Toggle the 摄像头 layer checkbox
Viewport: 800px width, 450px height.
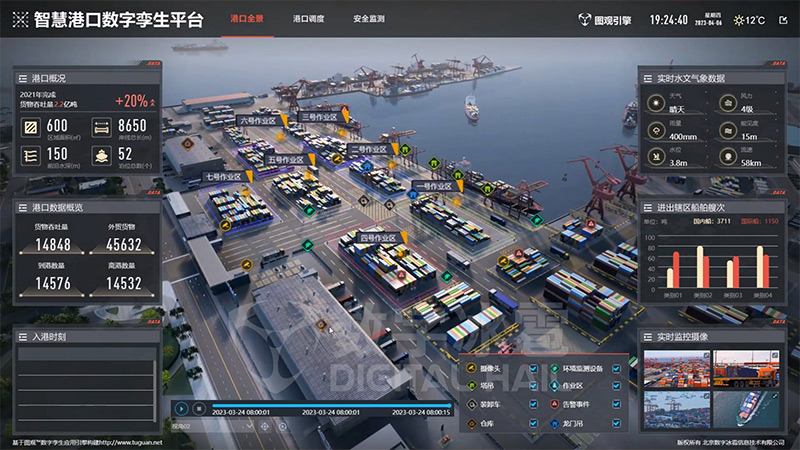(533, 368)
